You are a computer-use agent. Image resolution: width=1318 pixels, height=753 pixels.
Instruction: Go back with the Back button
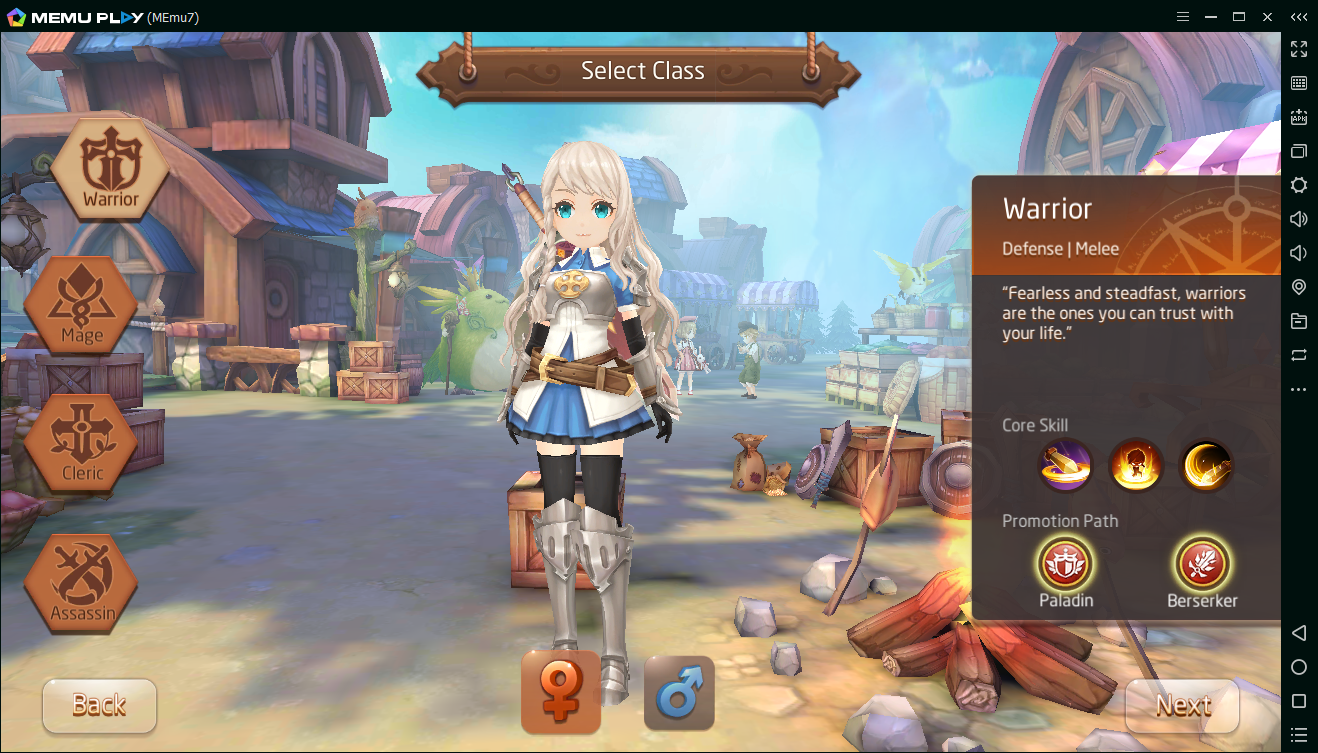point(99,705)
